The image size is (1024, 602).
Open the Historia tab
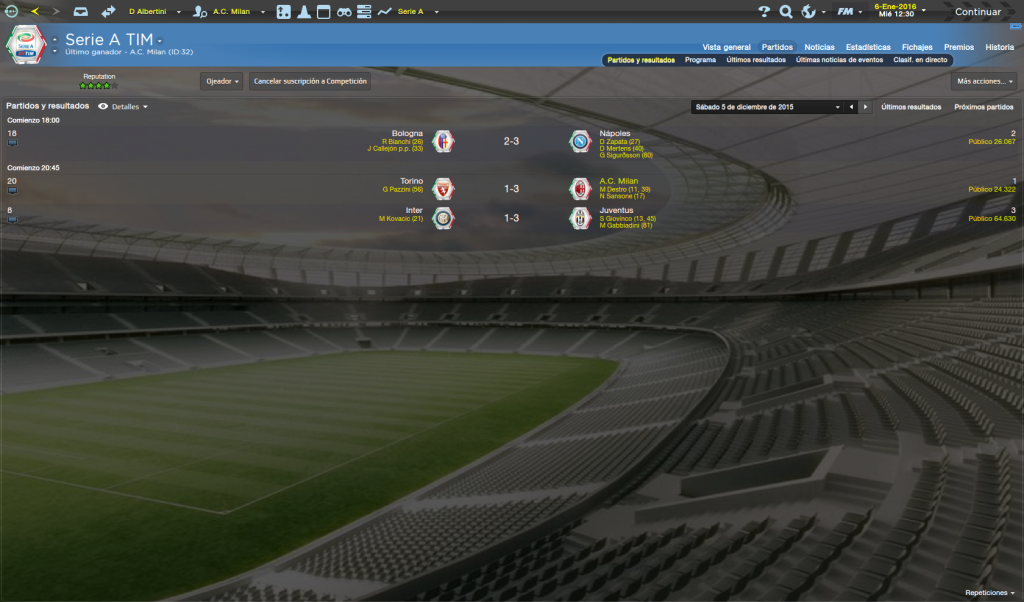pos(999,47)
